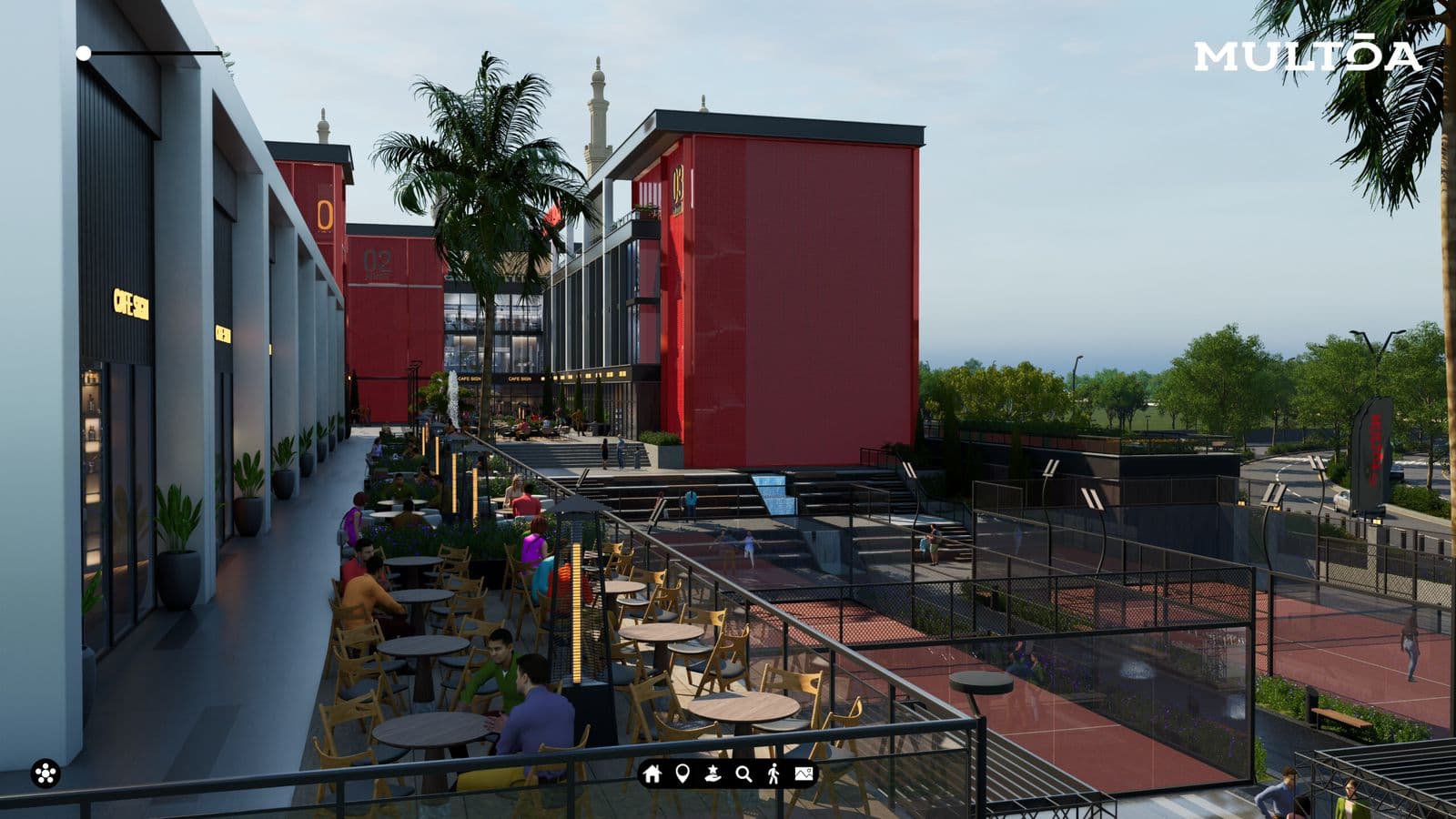The height and width of the screenshot is (819, 1456).
Task: Click the home icon in the bottom toolbar
Action: point(652,773)
